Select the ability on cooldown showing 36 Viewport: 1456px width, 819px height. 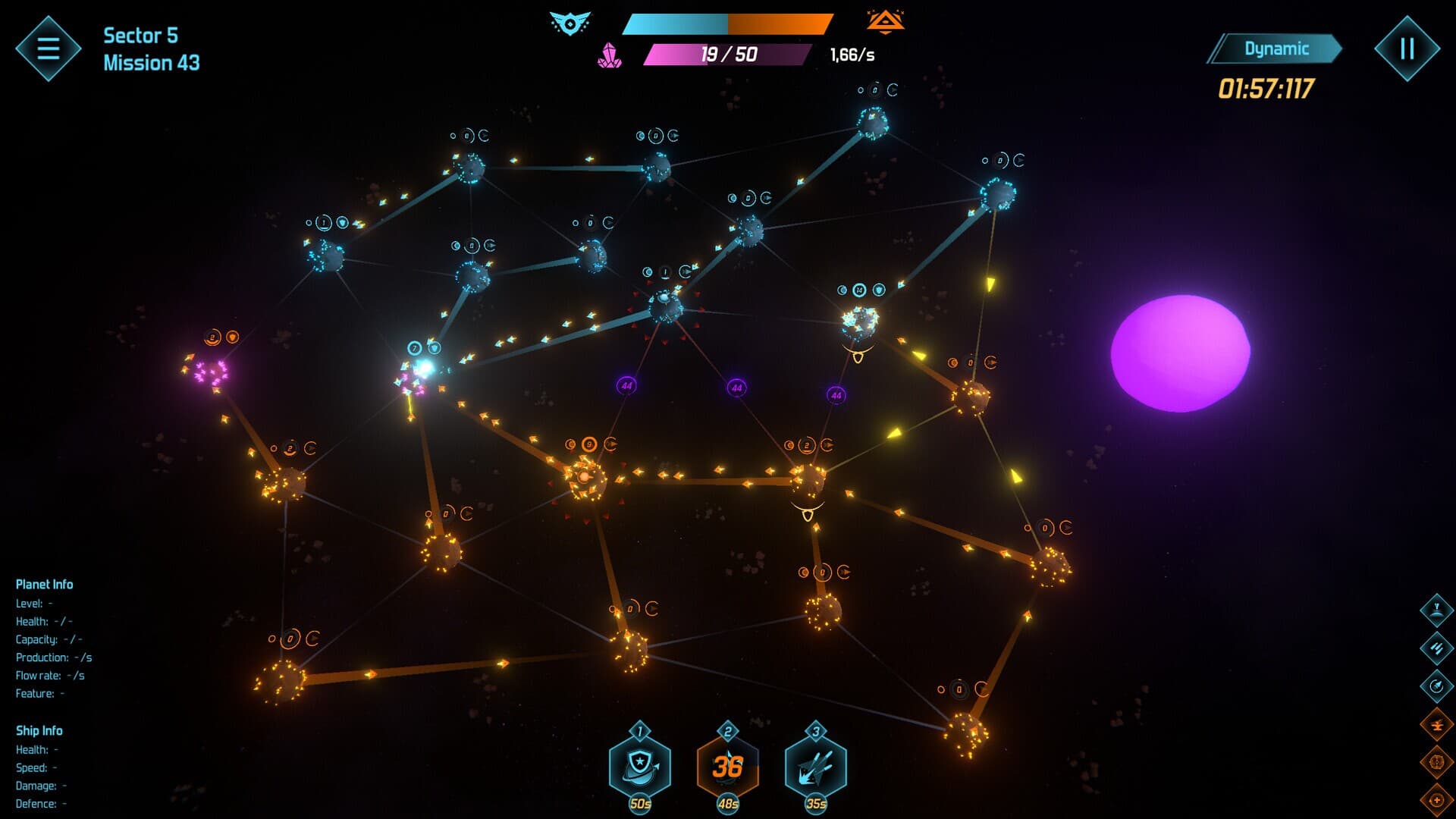728,767
